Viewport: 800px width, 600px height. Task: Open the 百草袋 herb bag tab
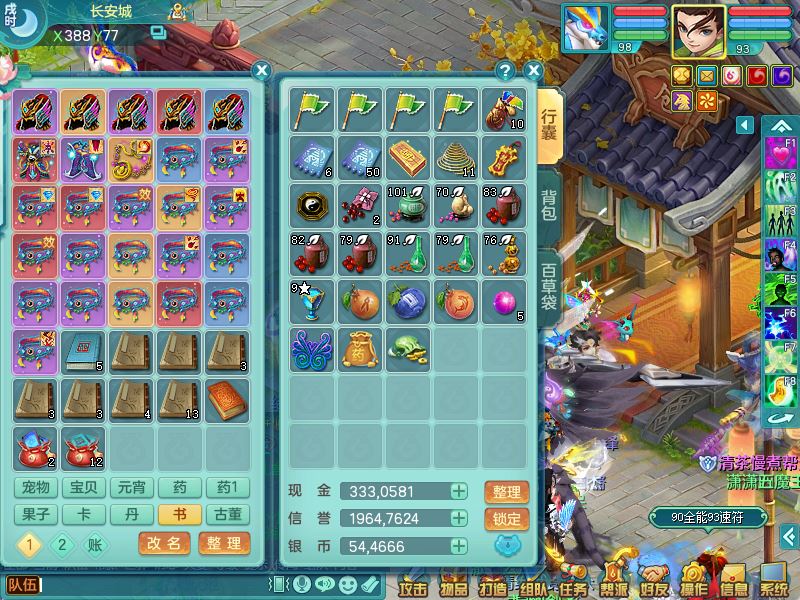(549, 287)
